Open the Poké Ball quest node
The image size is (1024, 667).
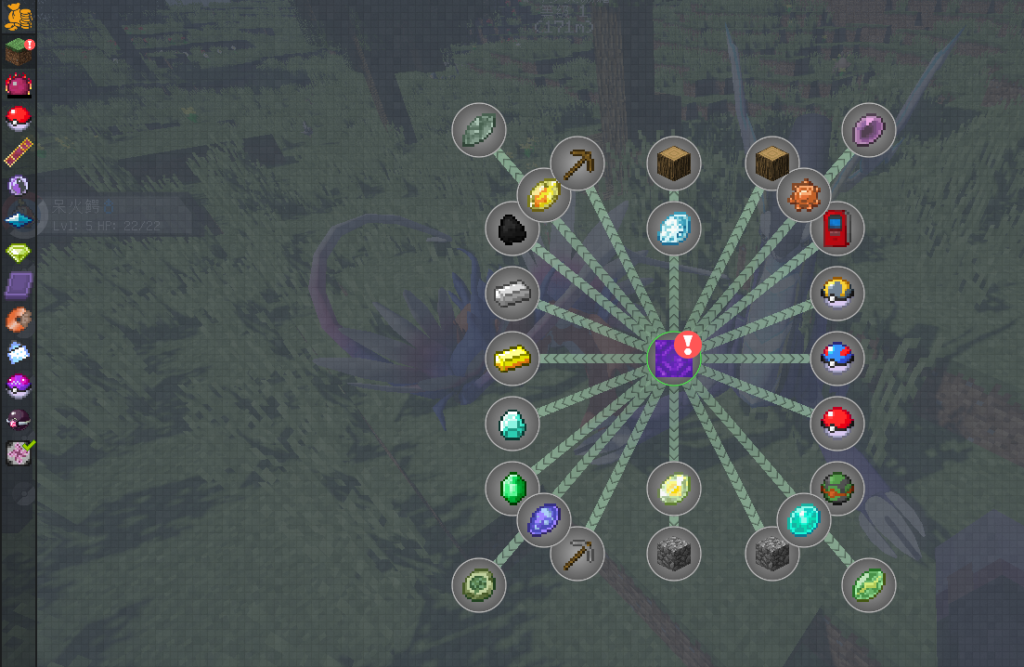click(x=837, y=423)
